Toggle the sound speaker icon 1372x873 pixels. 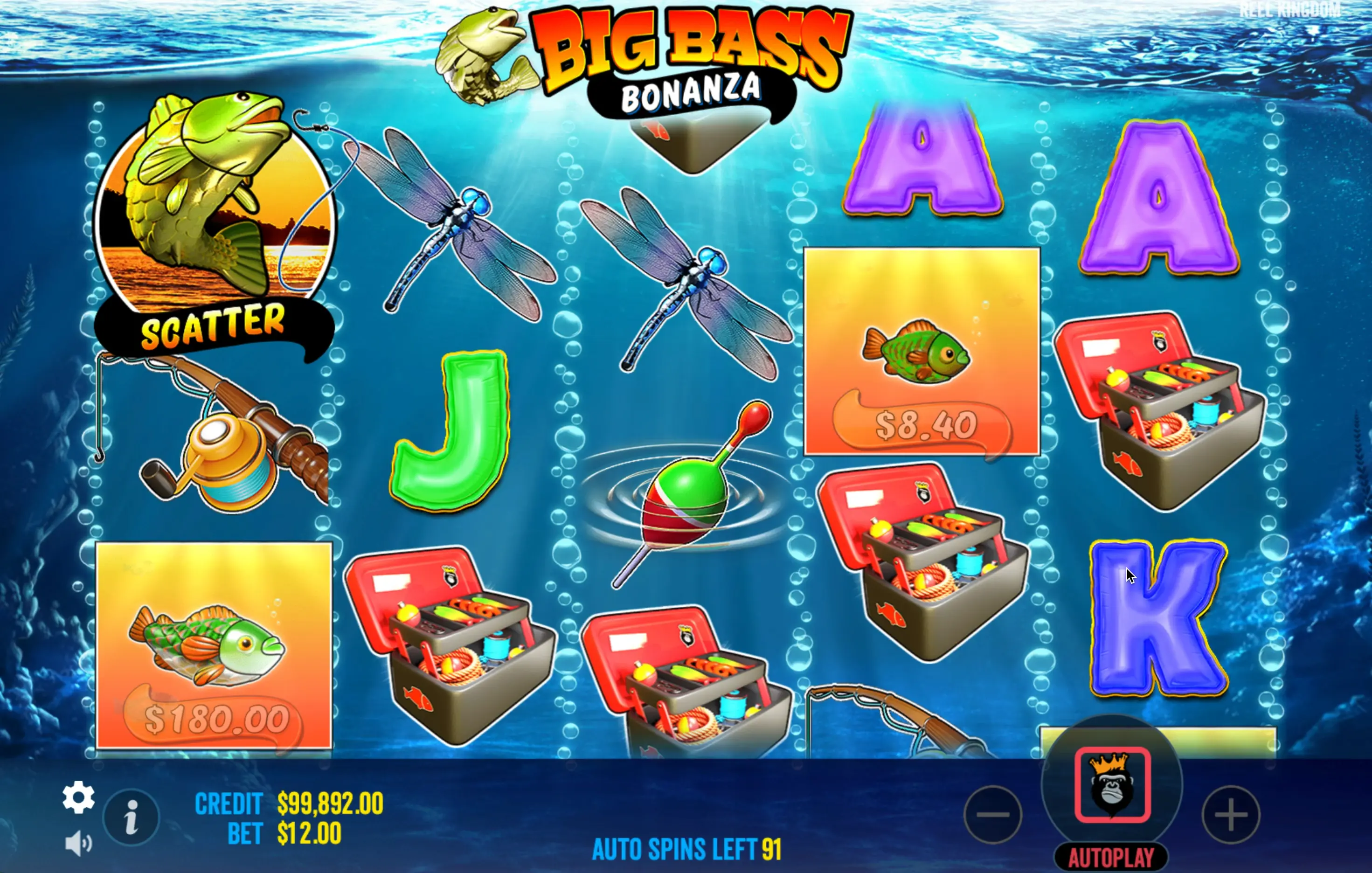point(78,843)
